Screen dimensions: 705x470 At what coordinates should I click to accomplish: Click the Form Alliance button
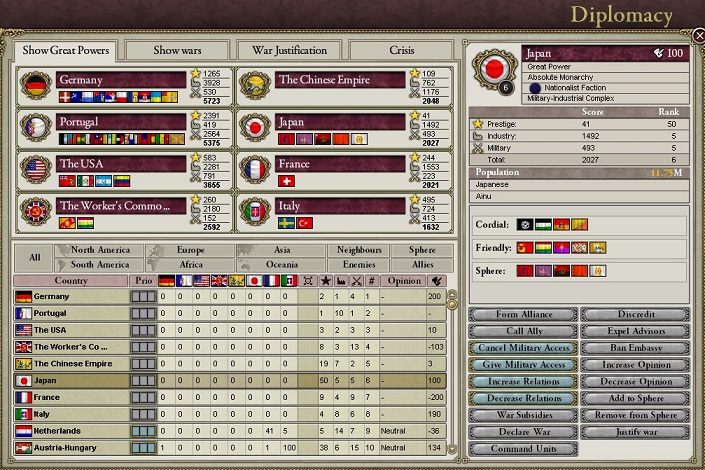(523, 315)
